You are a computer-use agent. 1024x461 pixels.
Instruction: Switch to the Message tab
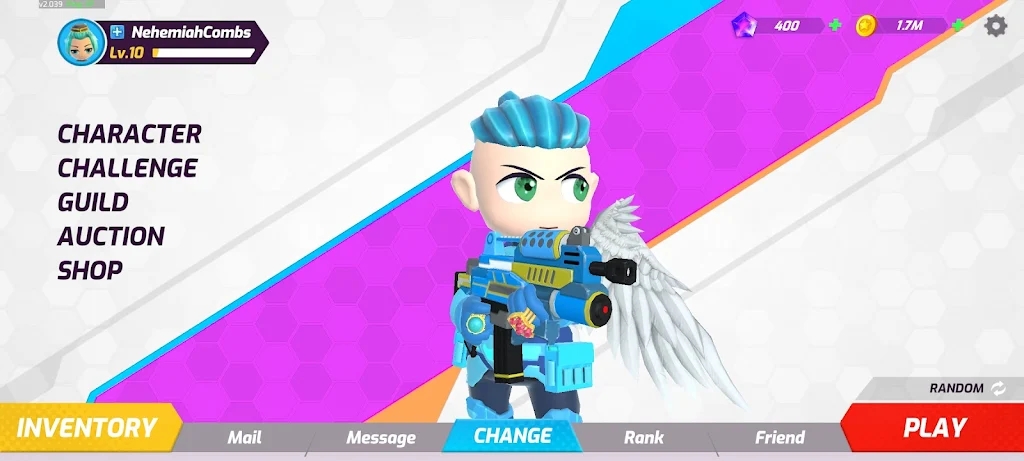coord(381,437)
